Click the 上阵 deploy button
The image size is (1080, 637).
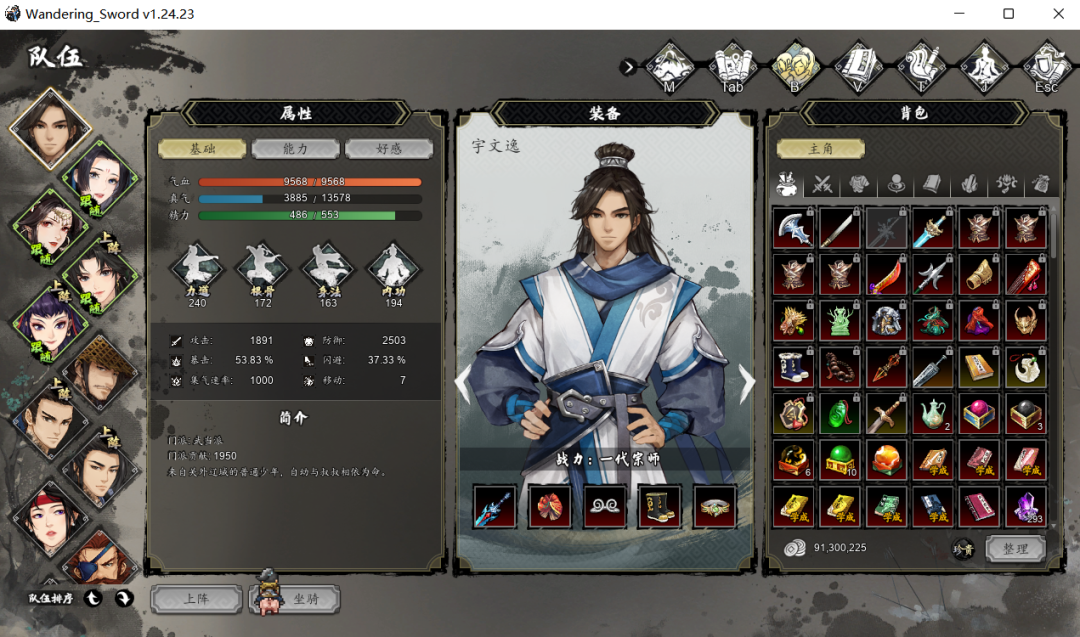tap(197, 599)
